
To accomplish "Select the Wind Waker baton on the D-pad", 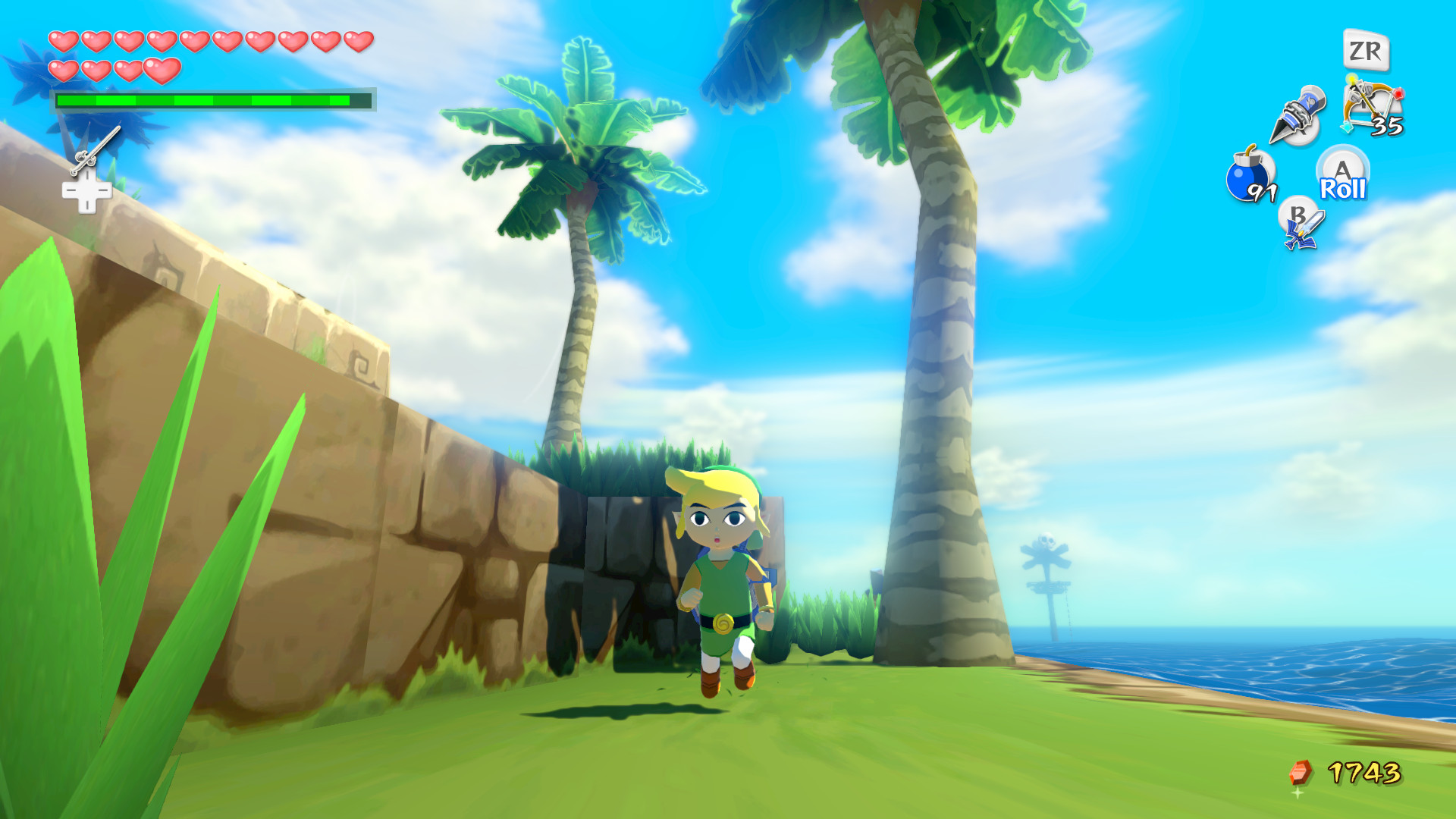I will tap(97, 150).
